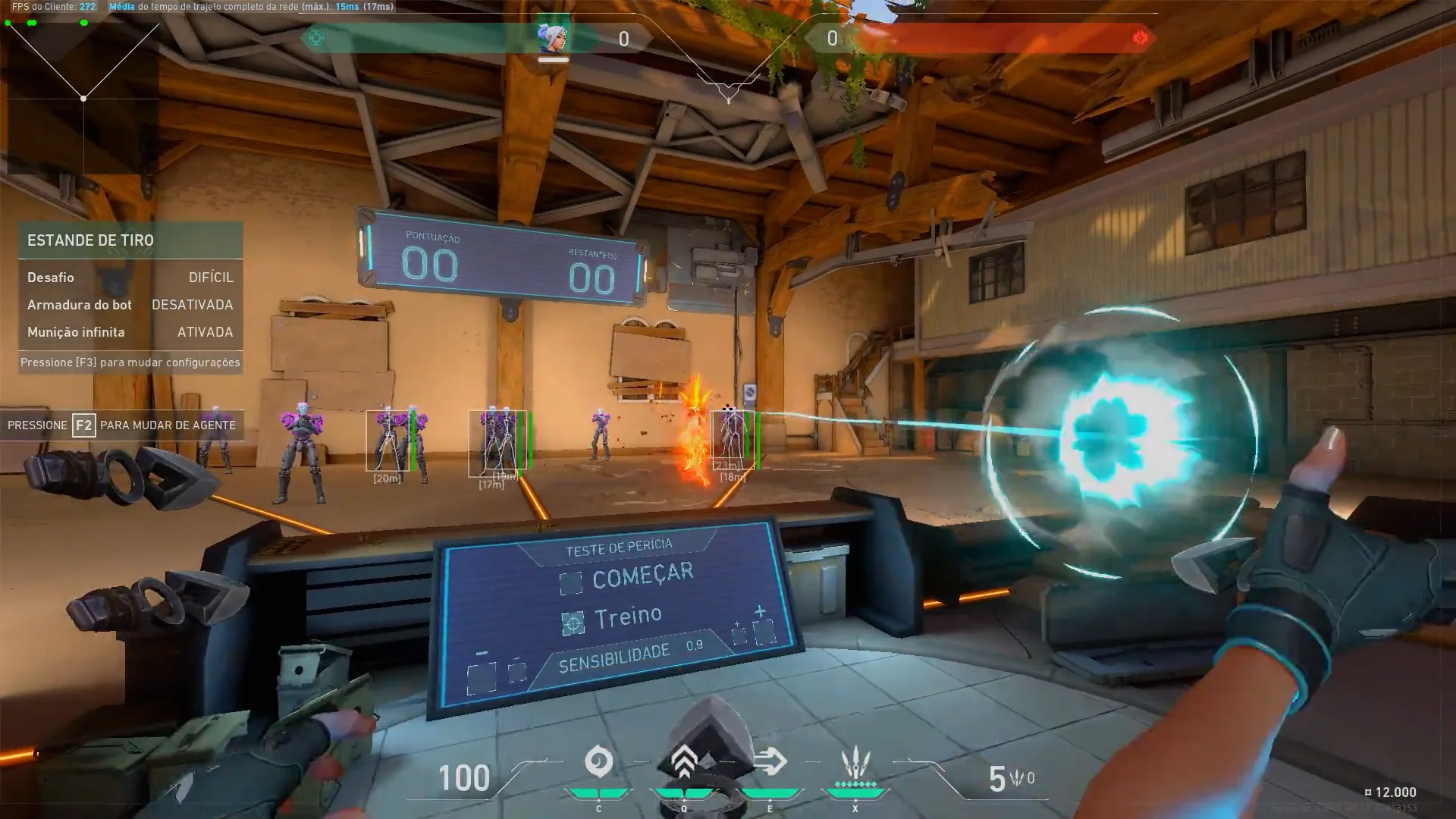1456x819 pixels.
Task: Trigger the Tailwind dash ability icon
Action: (x=770, y=762)
